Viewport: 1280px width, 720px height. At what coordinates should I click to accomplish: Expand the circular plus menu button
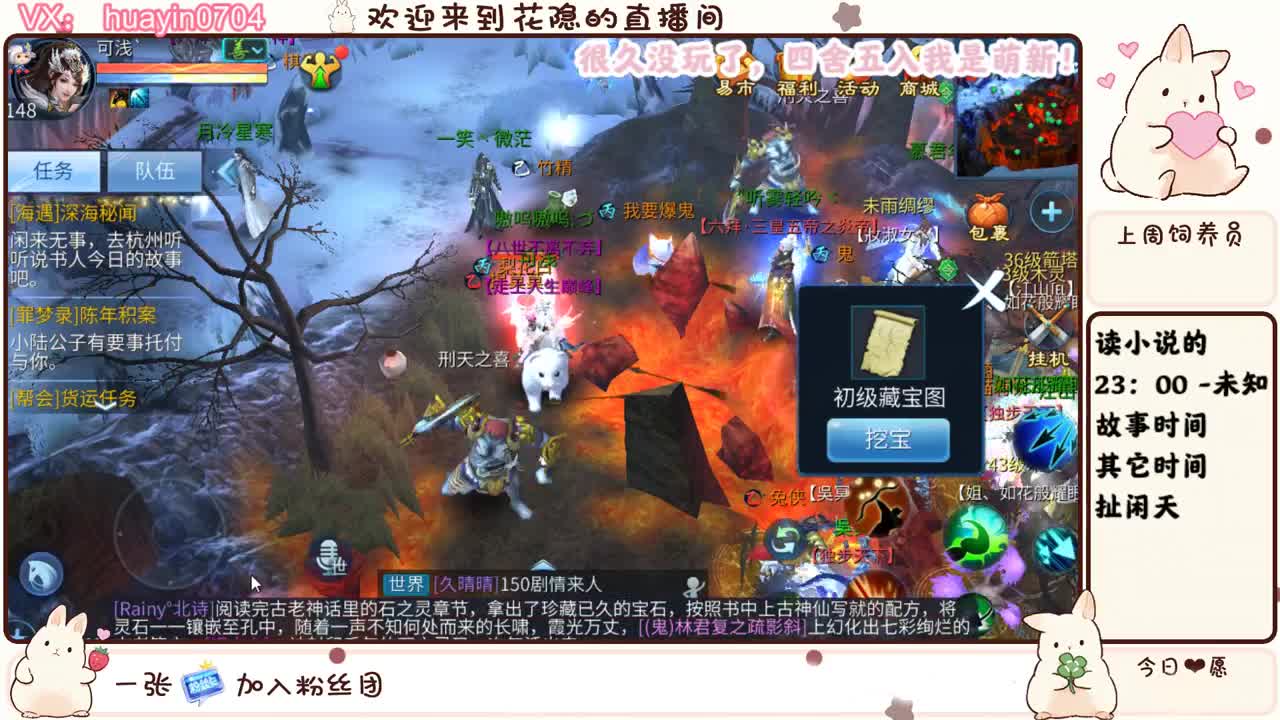(1050, 211)
